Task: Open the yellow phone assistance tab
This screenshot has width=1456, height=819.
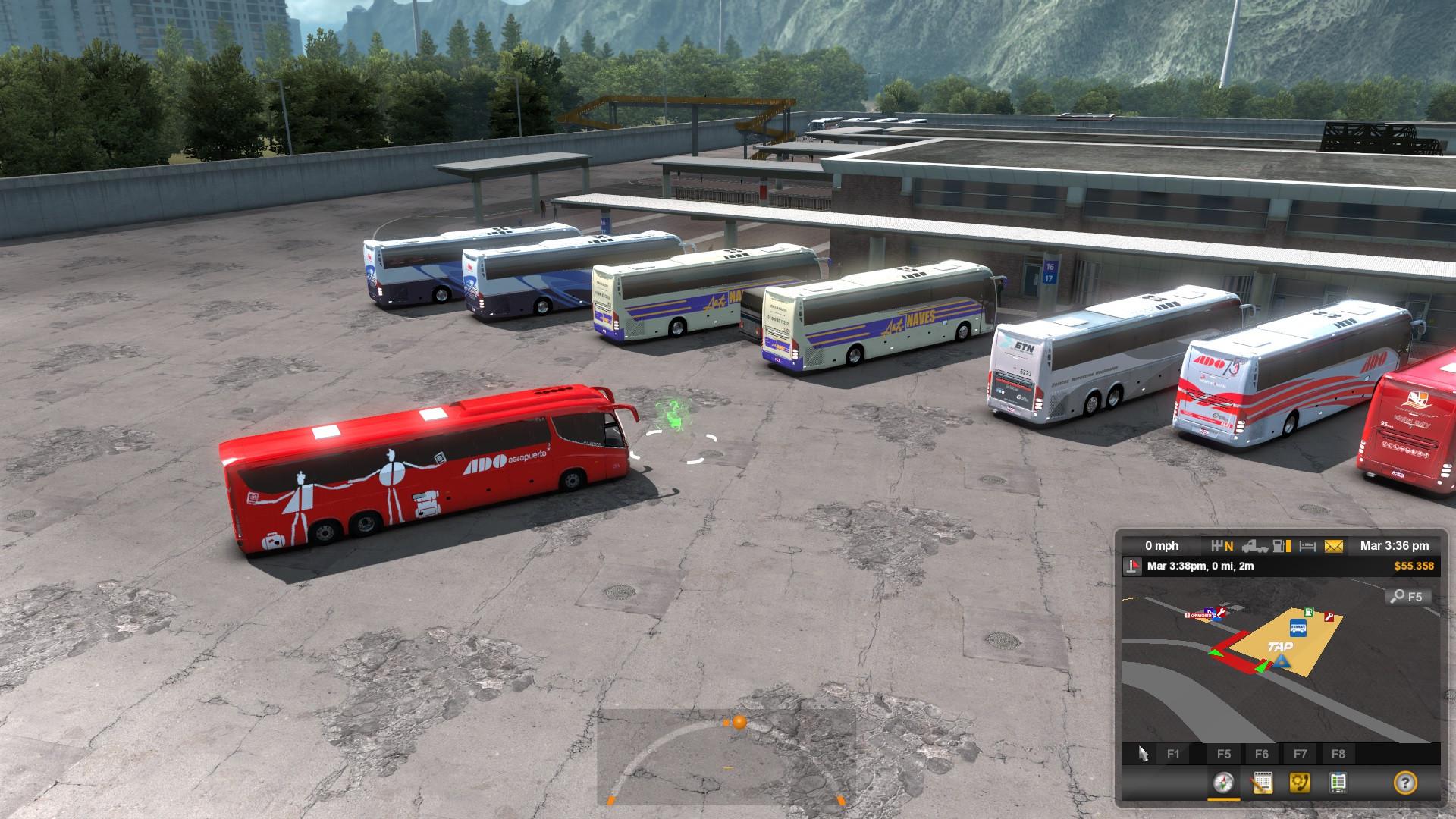Action: coord(1300,782)
